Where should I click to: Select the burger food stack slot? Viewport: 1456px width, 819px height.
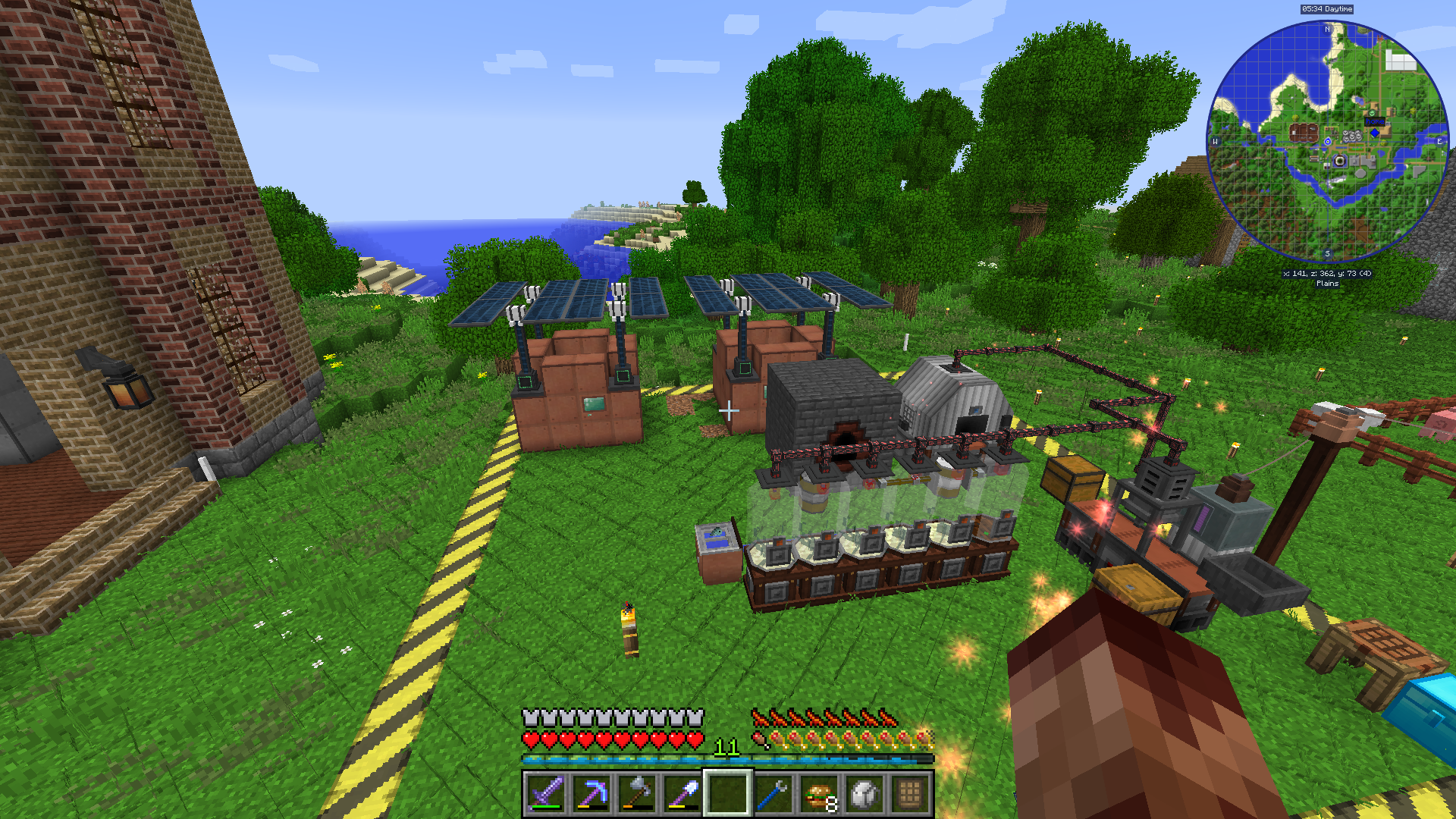[x=819, y=794]
